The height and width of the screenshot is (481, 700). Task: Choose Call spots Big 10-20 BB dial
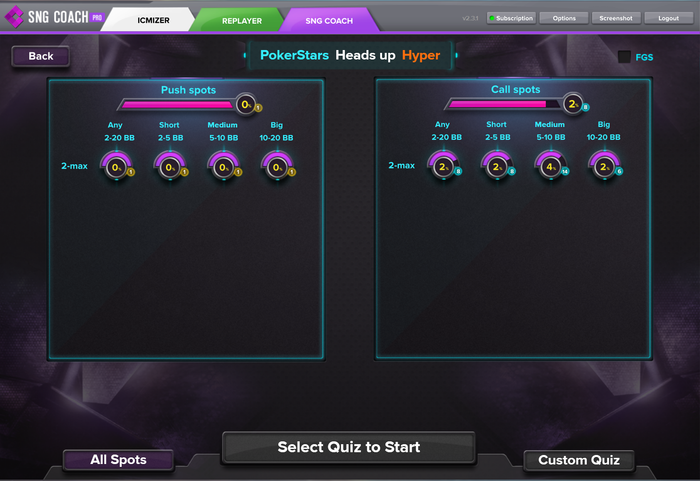[603, 166]
